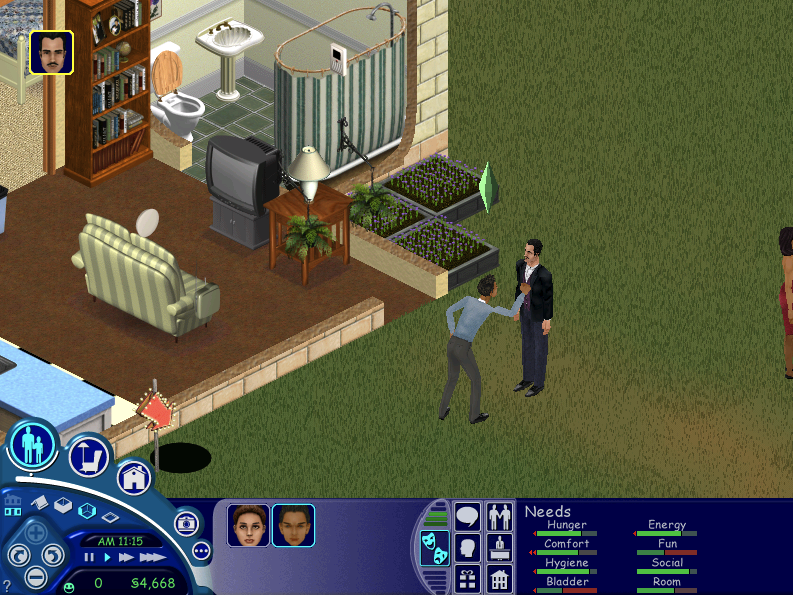The height and width of the screenshot is (595, 793).
Task: Show the relationships panel with two figures
Action: pos(499,516)
